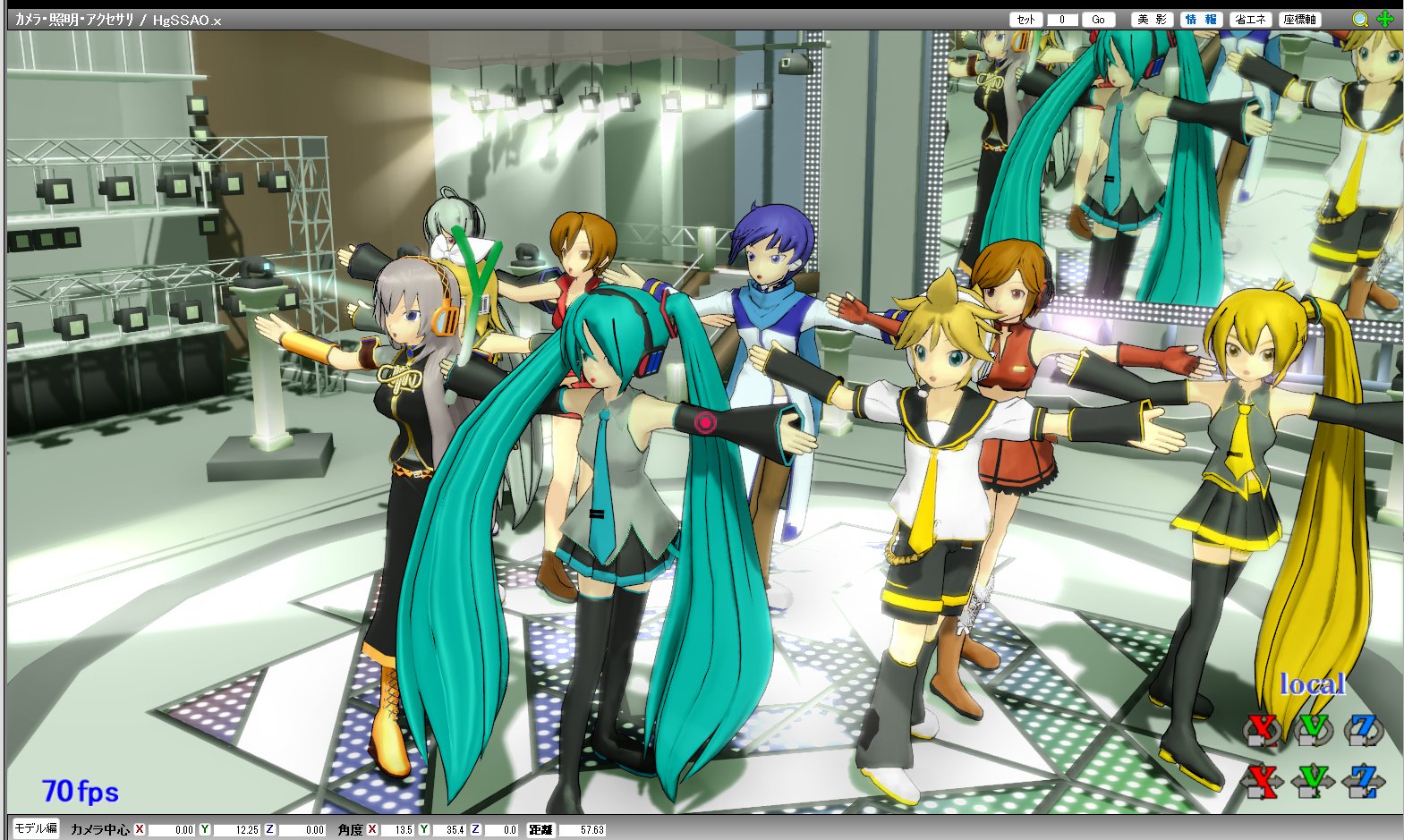Select the blue Z local rotation icon
Viewport: 1404px width, 840px height.
click(1364, 731)
